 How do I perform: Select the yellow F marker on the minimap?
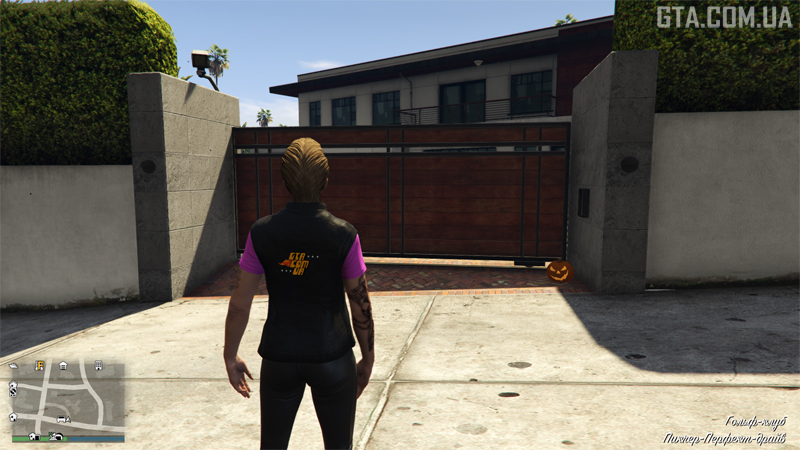click(40, 366)
